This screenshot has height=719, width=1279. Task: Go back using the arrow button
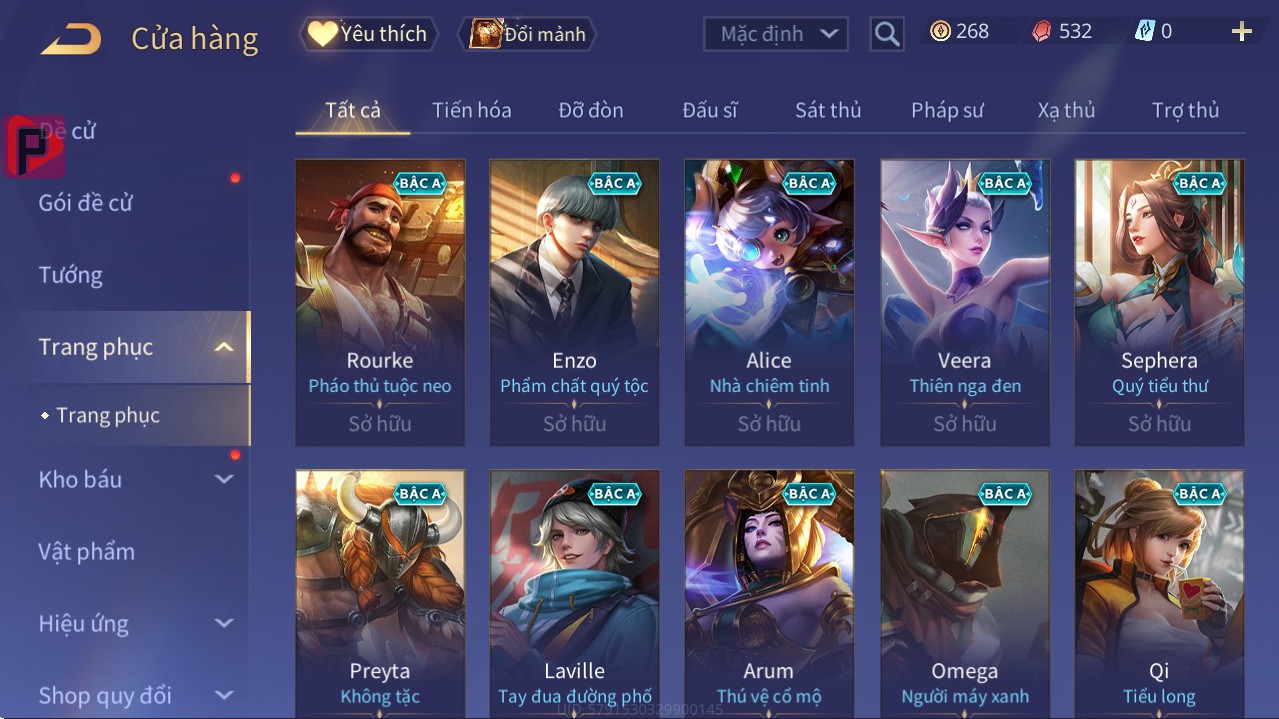pyautogui.click(x=71, y=39)
